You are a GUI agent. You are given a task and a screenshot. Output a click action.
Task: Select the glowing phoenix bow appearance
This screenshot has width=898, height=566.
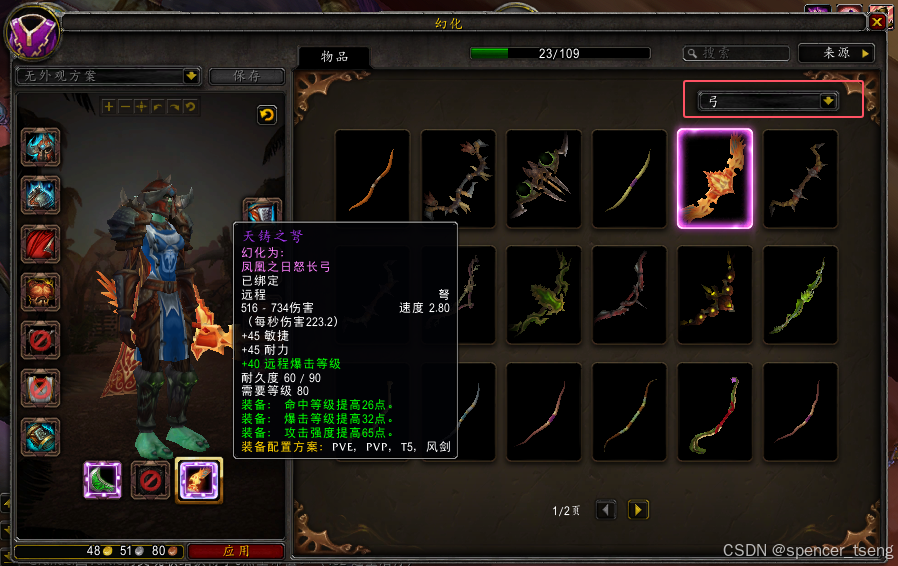[714, 179]
